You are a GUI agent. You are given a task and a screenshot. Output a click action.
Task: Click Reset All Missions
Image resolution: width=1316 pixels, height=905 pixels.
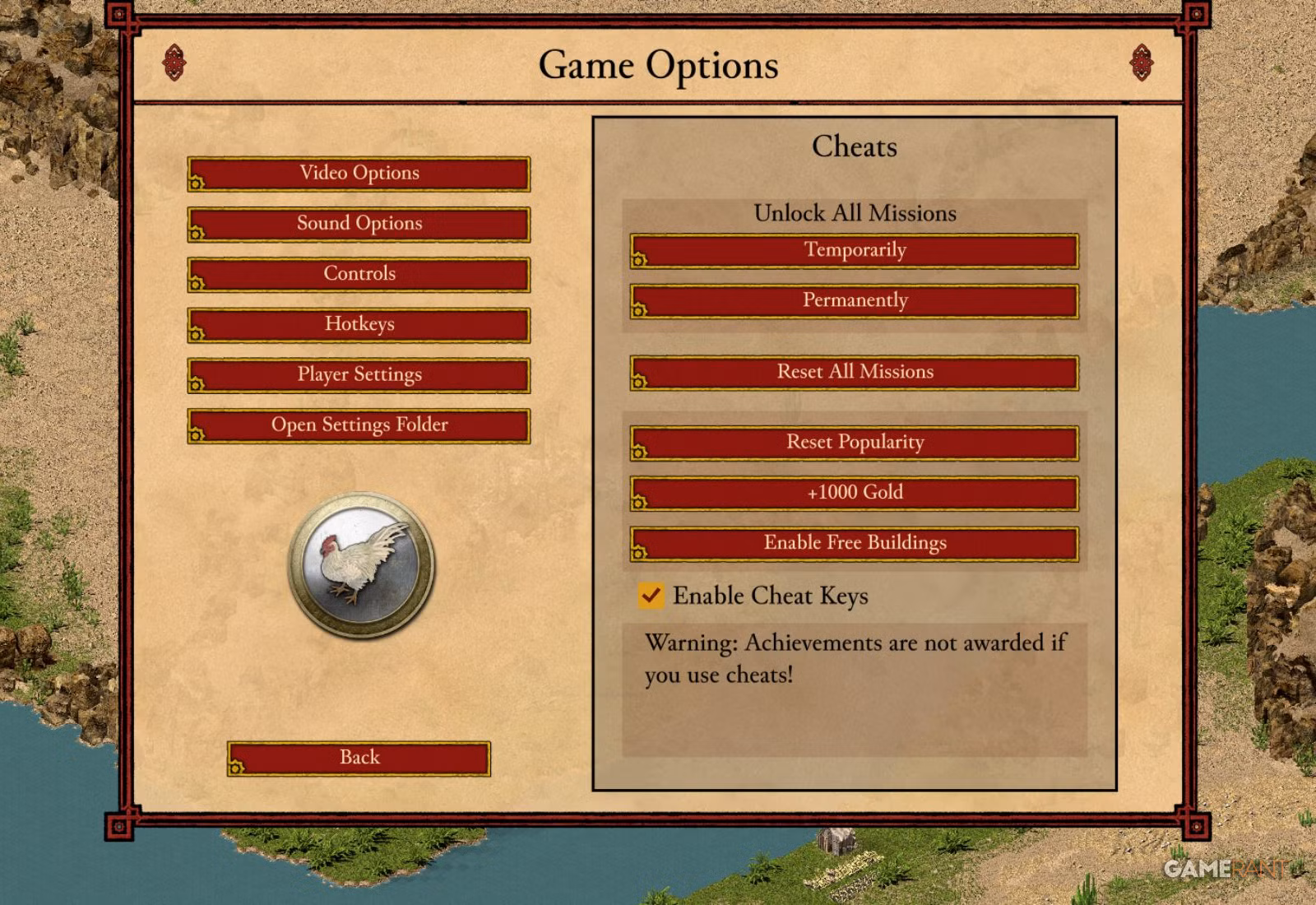click(855, 372)
